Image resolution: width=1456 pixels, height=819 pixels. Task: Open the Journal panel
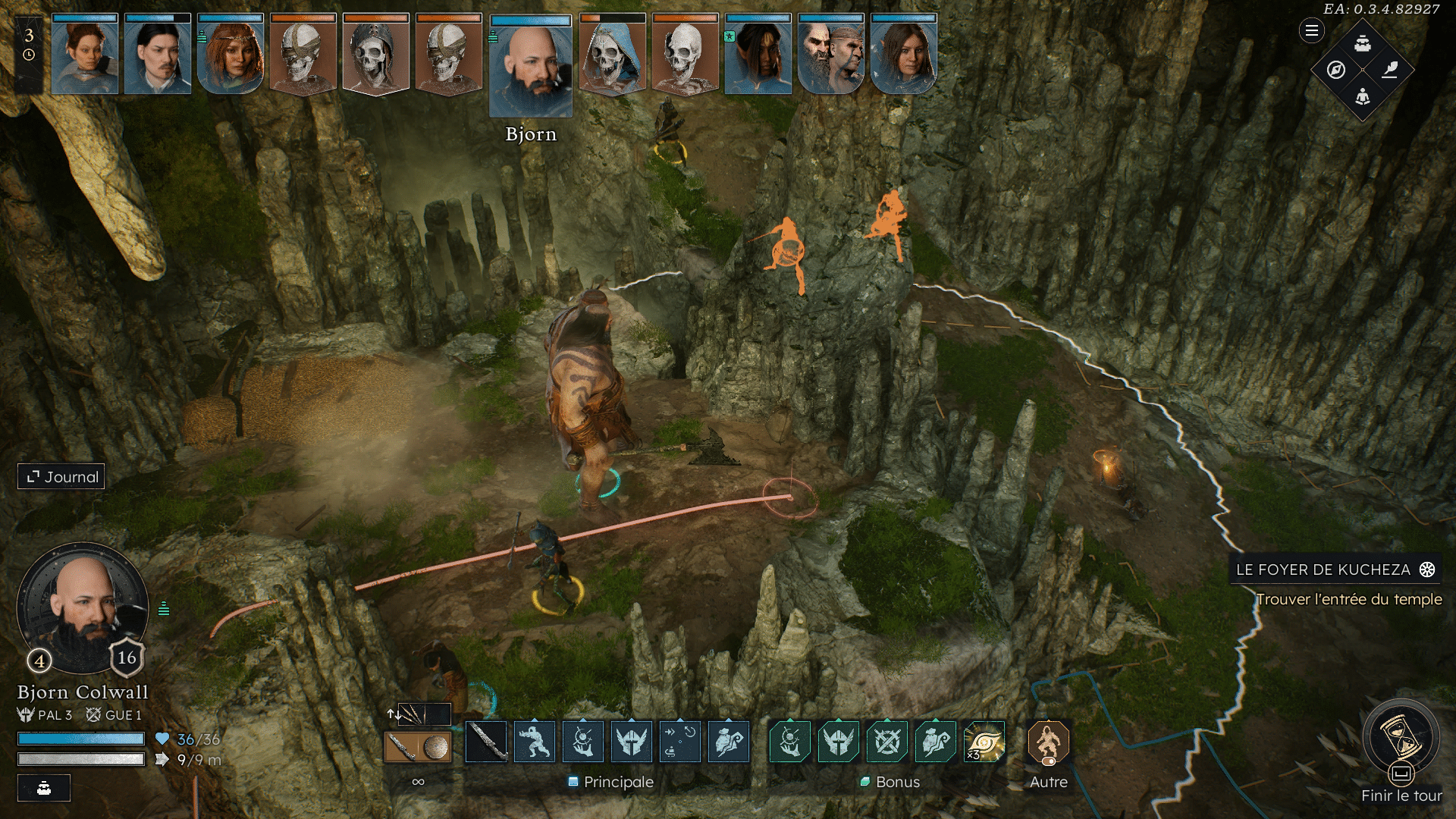coord(61,477)
